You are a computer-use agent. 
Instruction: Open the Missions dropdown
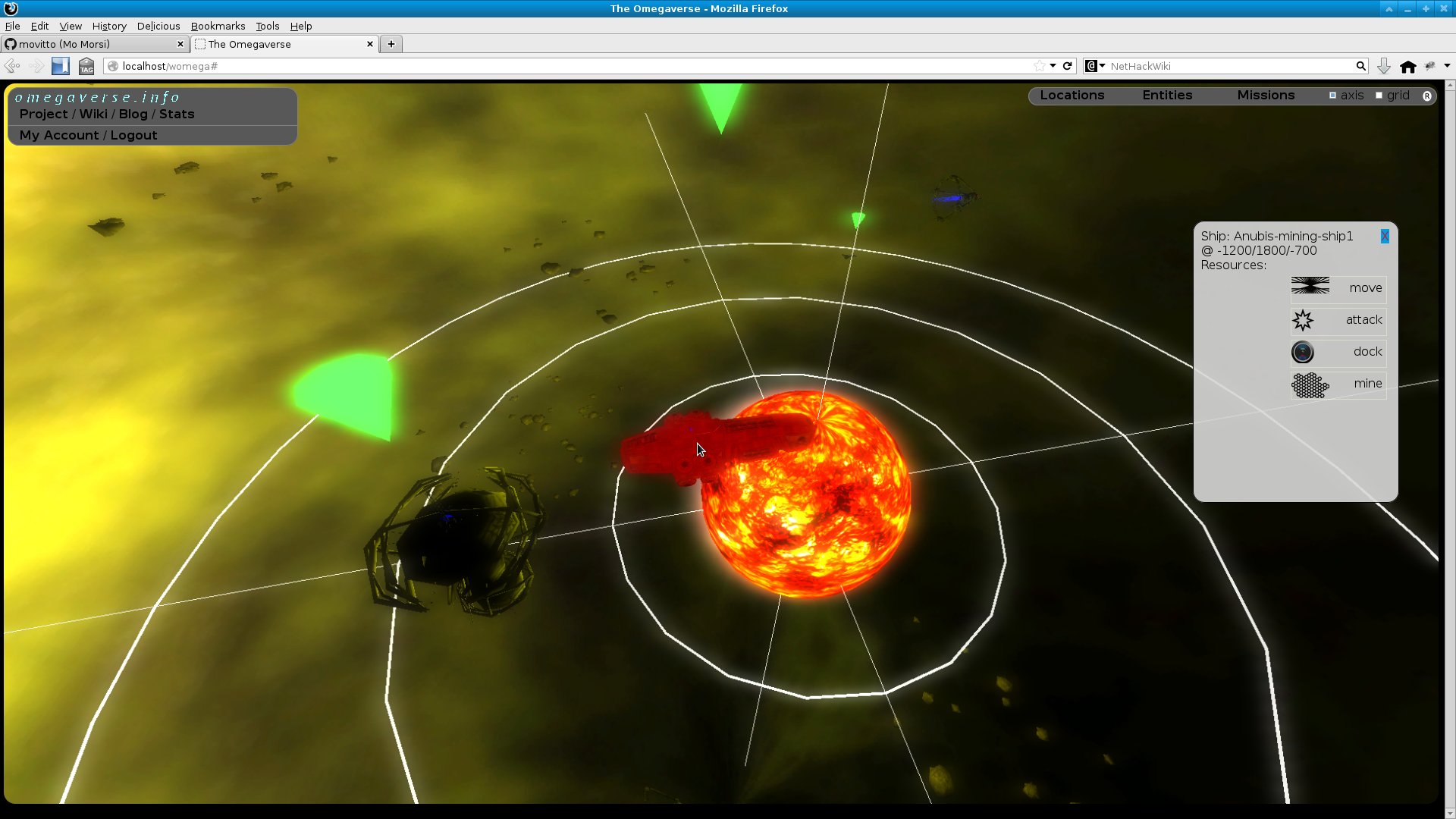click(x=1265, y=95)
